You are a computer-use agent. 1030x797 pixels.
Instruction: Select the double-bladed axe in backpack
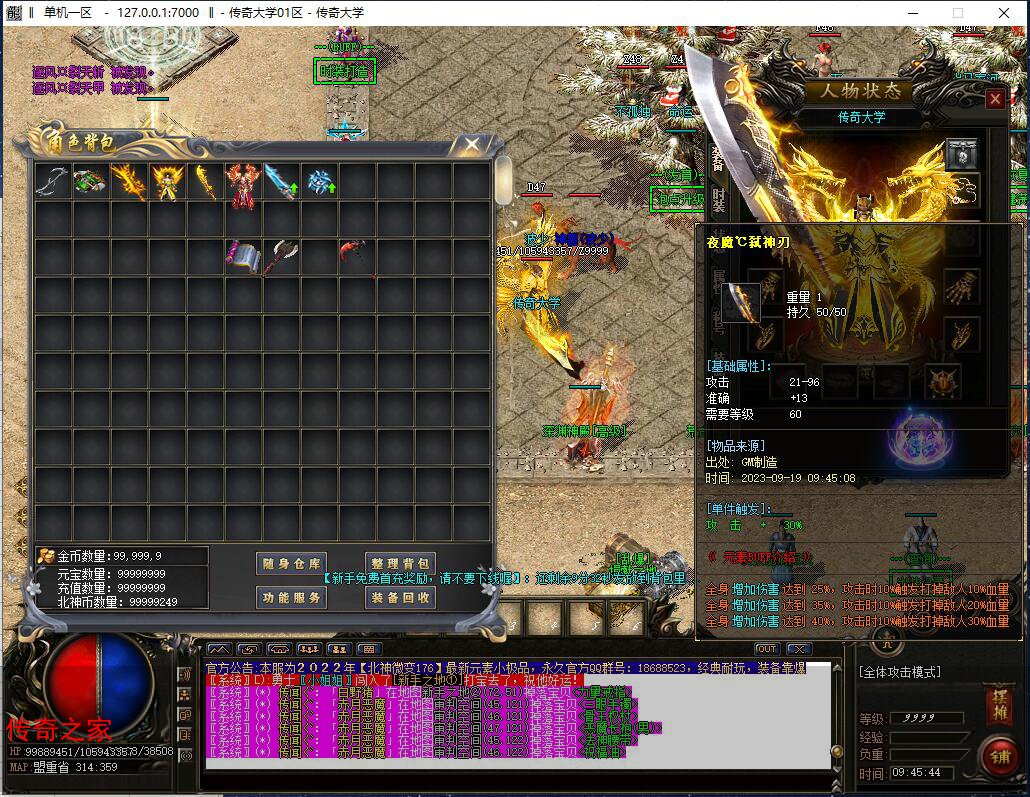(x=281, y=256)
